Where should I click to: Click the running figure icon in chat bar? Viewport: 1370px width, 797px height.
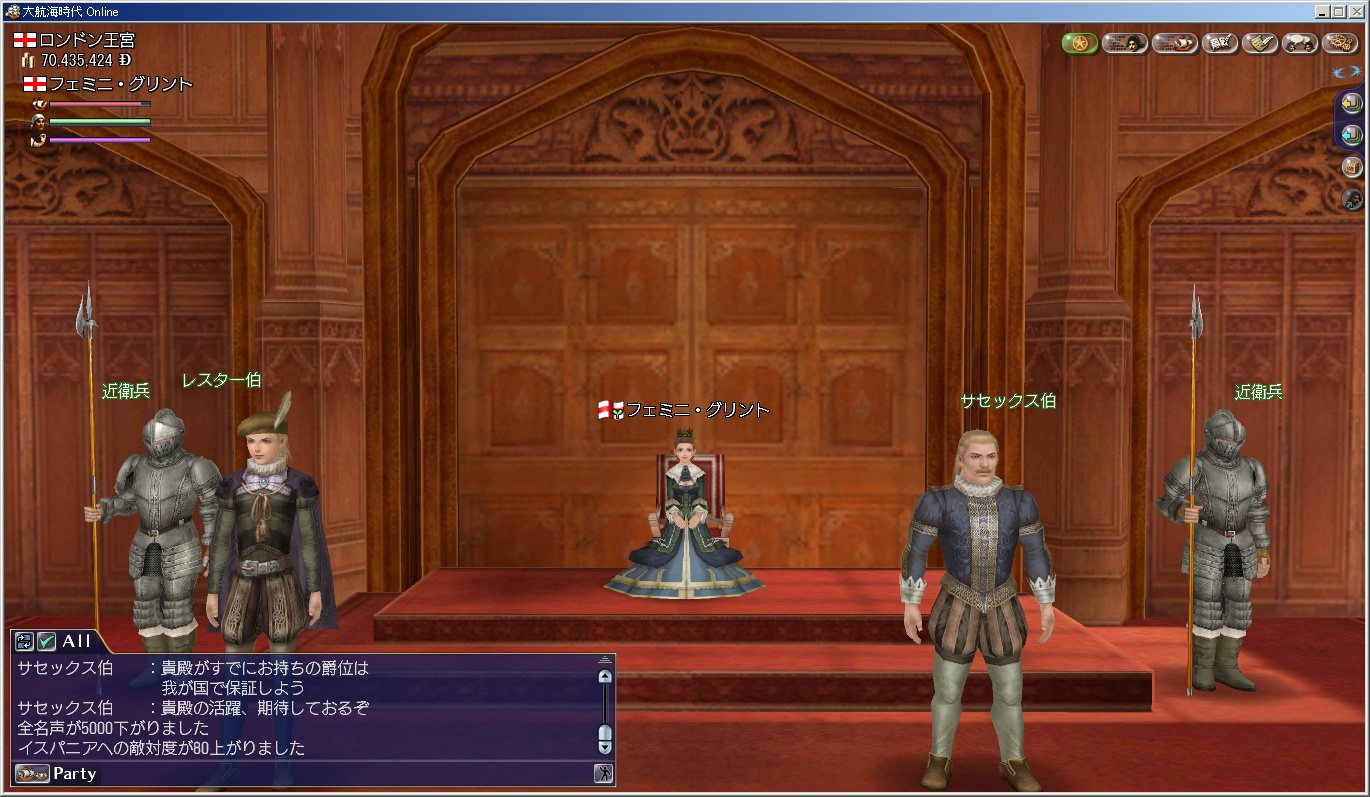pyautogui.click(x=603, y=773)
